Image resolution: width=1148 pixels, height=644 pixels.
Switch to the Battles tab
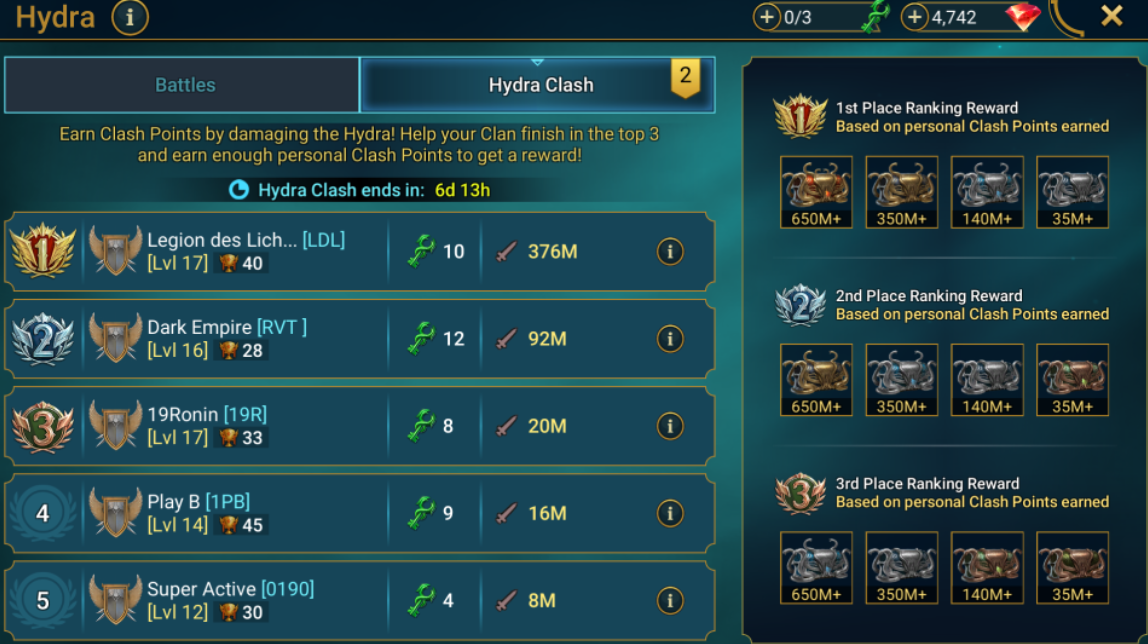[x=185, y=85]
